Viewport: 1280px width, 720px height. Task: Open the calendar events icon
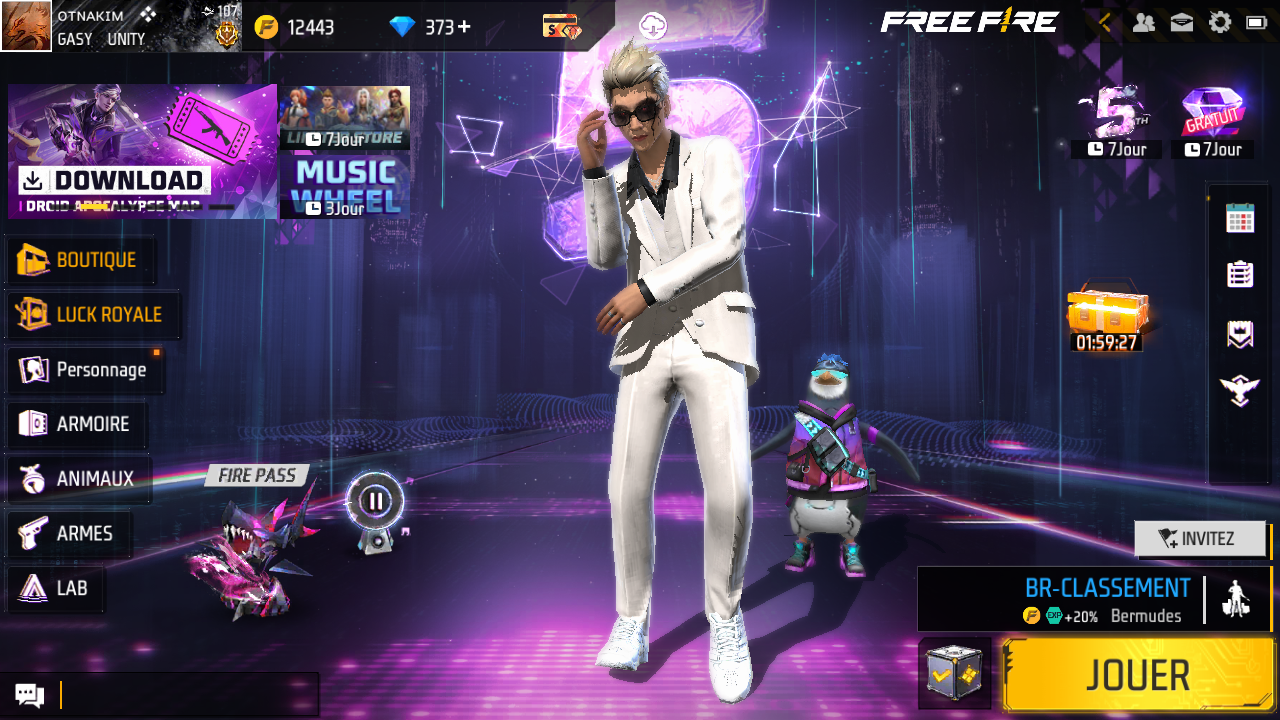(1240, 218)
